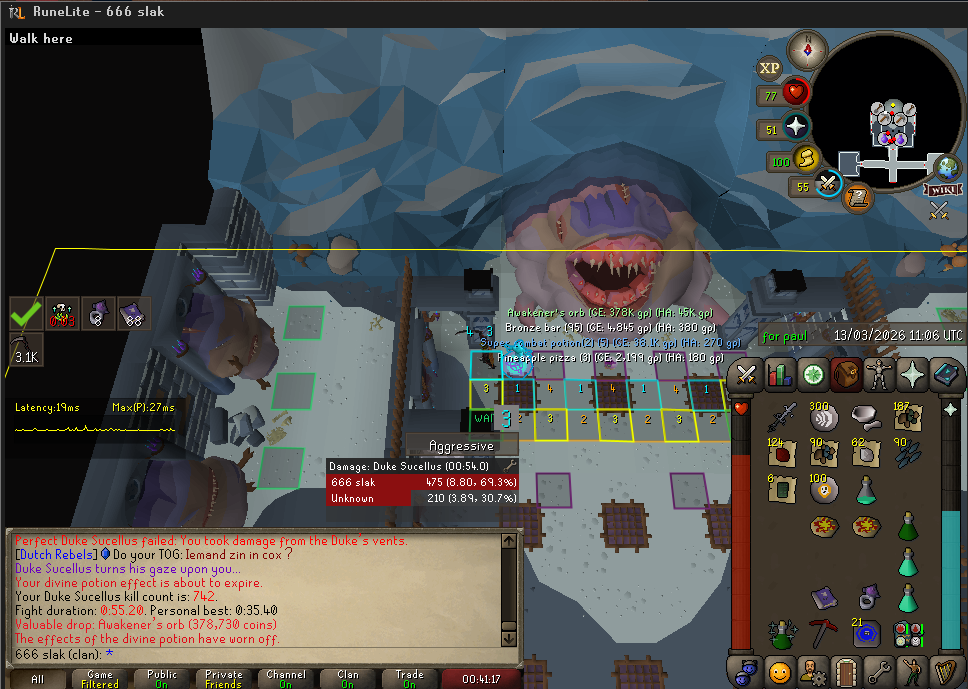Screen dimensions: 968x689
Task: Toggle run using the boot orb
Action: click(x=806, y=159)
